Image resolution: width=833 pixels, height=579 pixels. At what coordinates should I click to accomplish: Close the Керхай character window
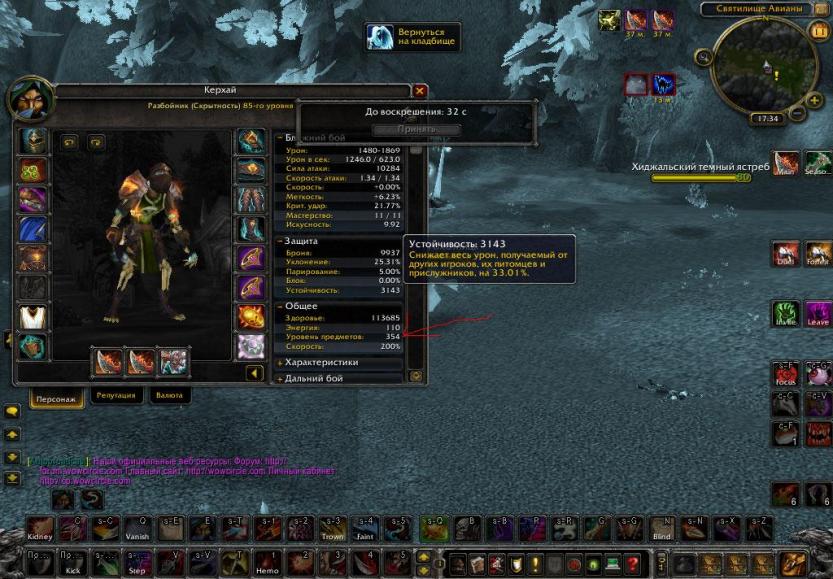click(x=420, y=91)
